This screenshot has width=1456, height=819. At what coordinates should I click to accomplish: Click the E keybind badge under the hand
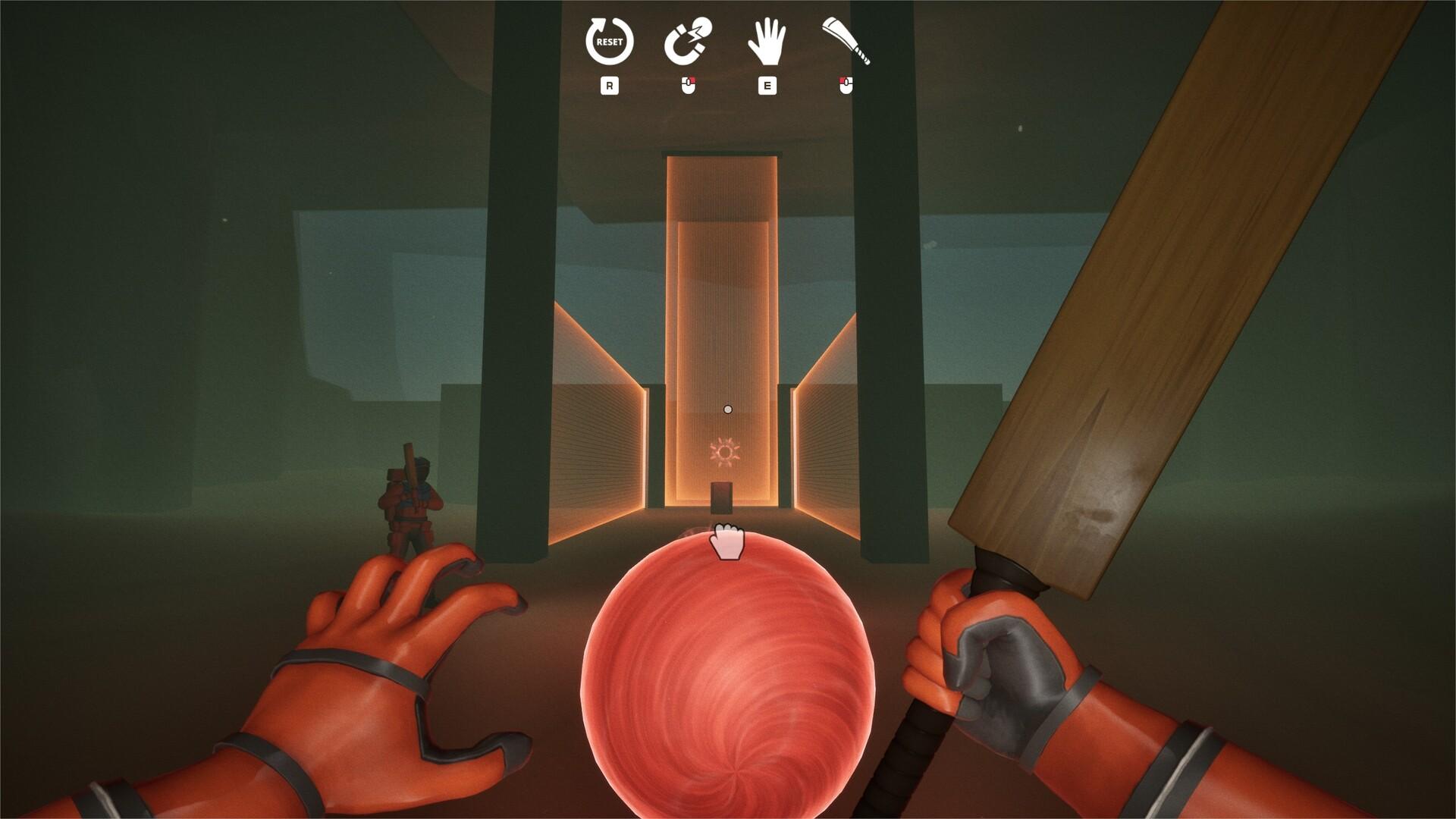click(x=769, y=85)
